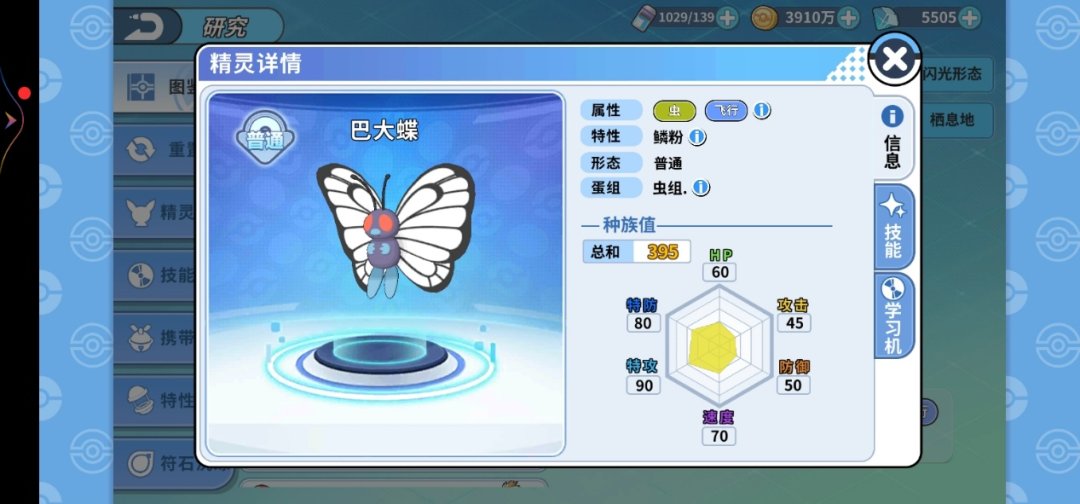Add more crystal currency with plus button

click(x=968, y=17)
